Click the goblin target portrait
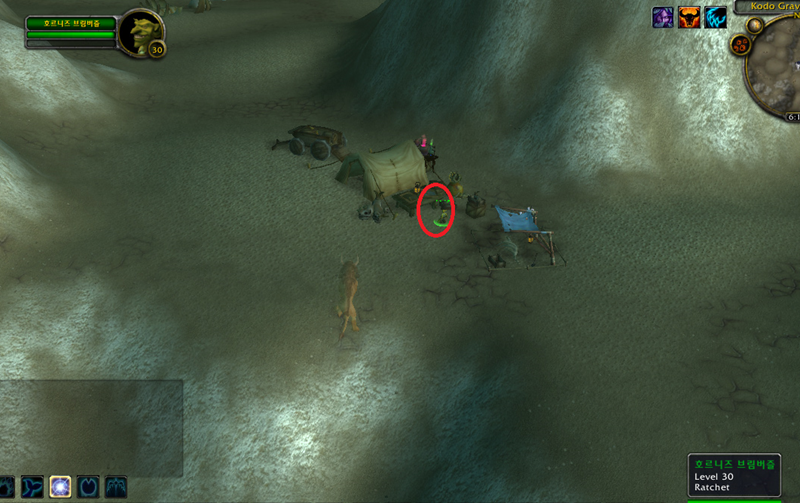 pyautogui.click(x=141, y=32)
